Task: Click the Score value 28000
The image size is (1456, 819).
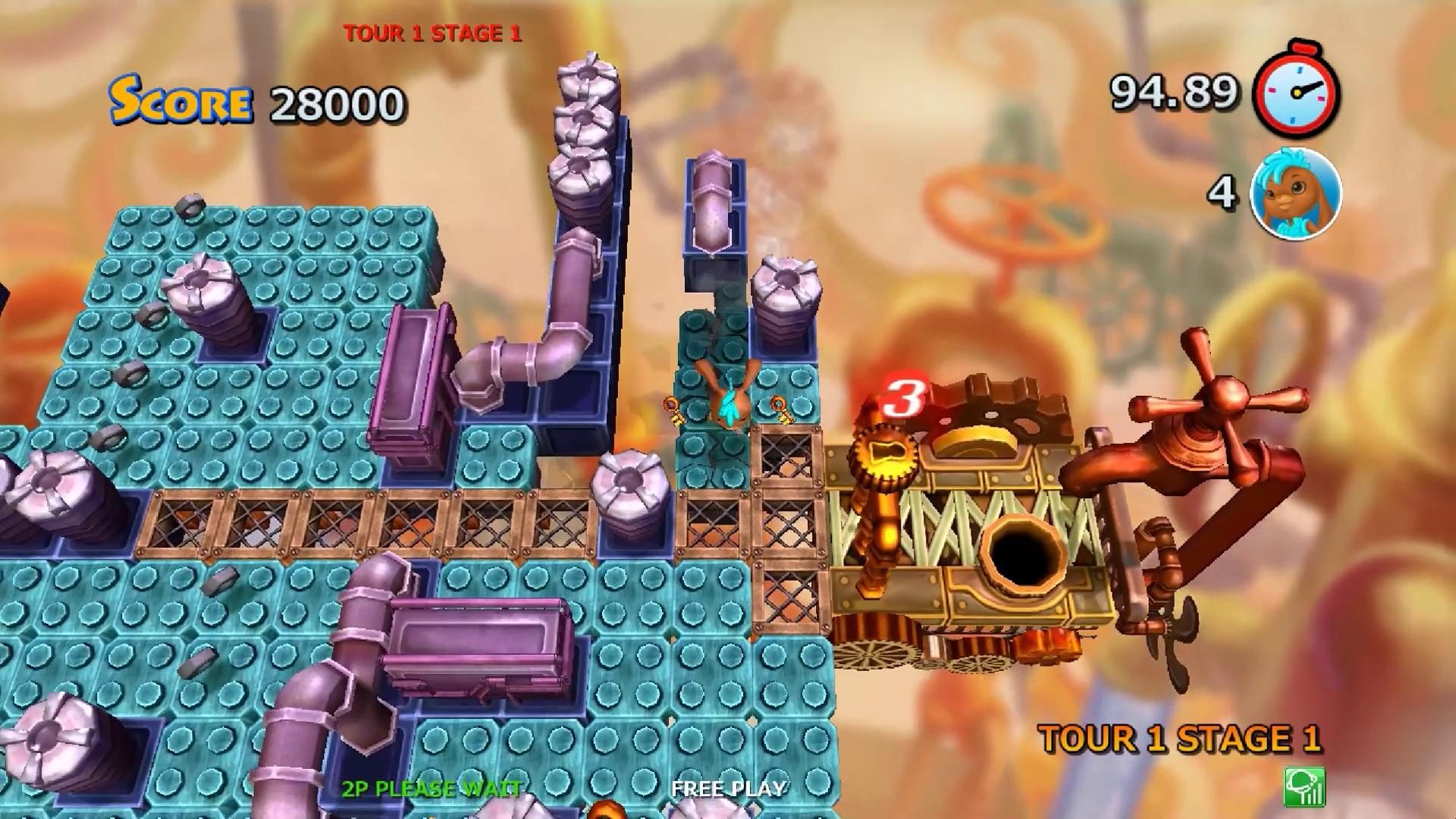Action: (x=339, y=104)
